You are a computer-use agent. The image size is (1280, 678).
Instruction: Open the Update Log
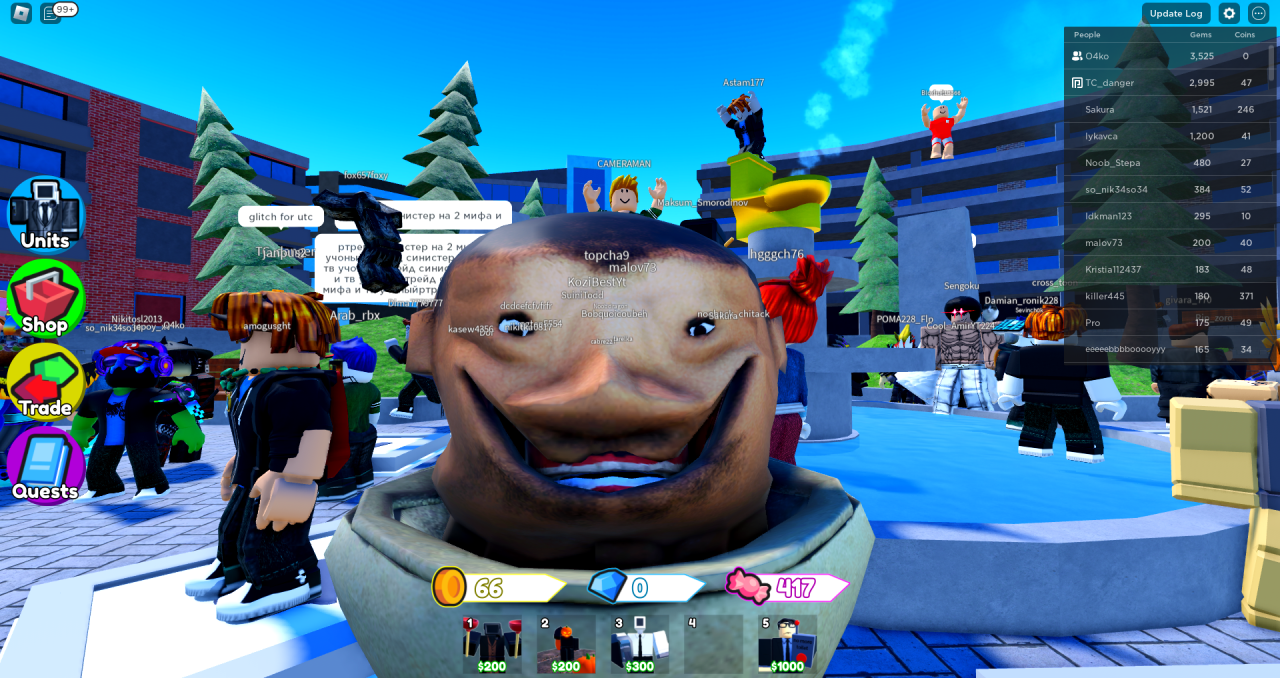(1176, 13)
